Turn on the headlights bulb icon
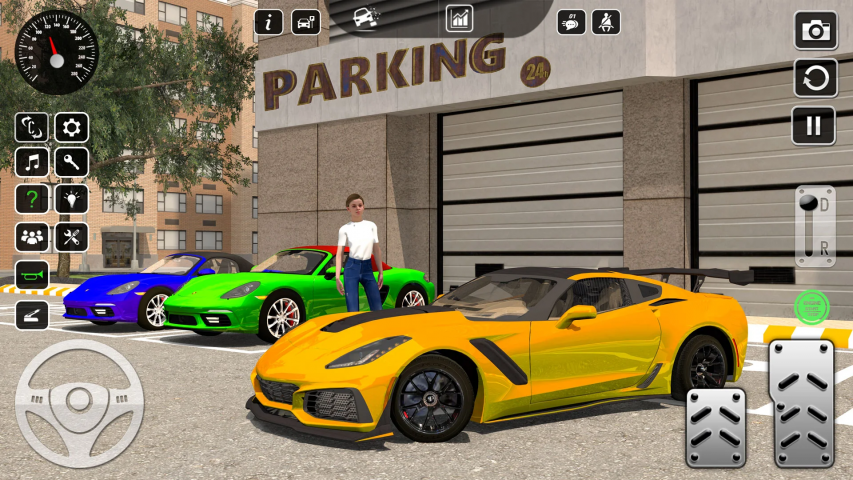Screen dimensions: 853x480 click(71, 199)
